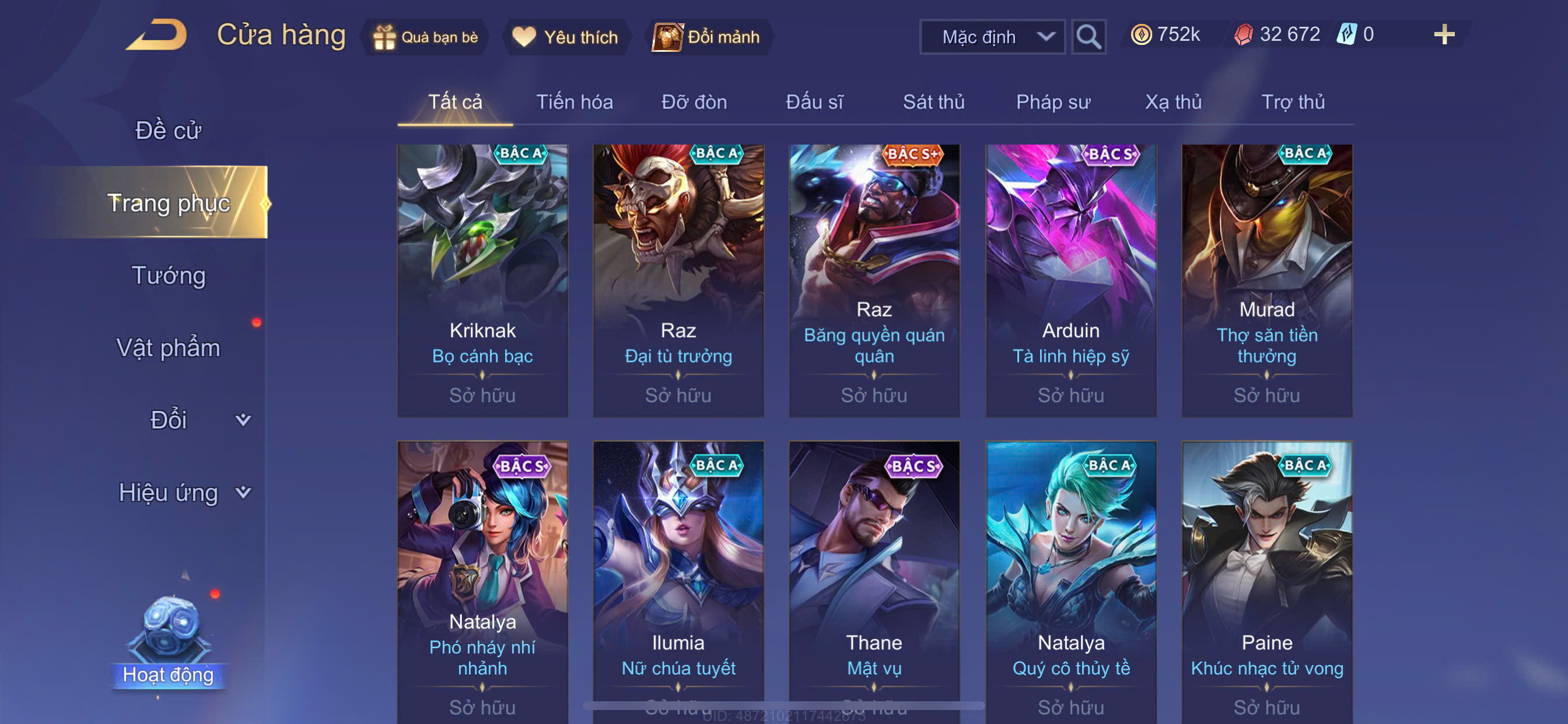
Task: Choose Murad Thợ săn tiền thưởng skin
Action: [1266, 280]
